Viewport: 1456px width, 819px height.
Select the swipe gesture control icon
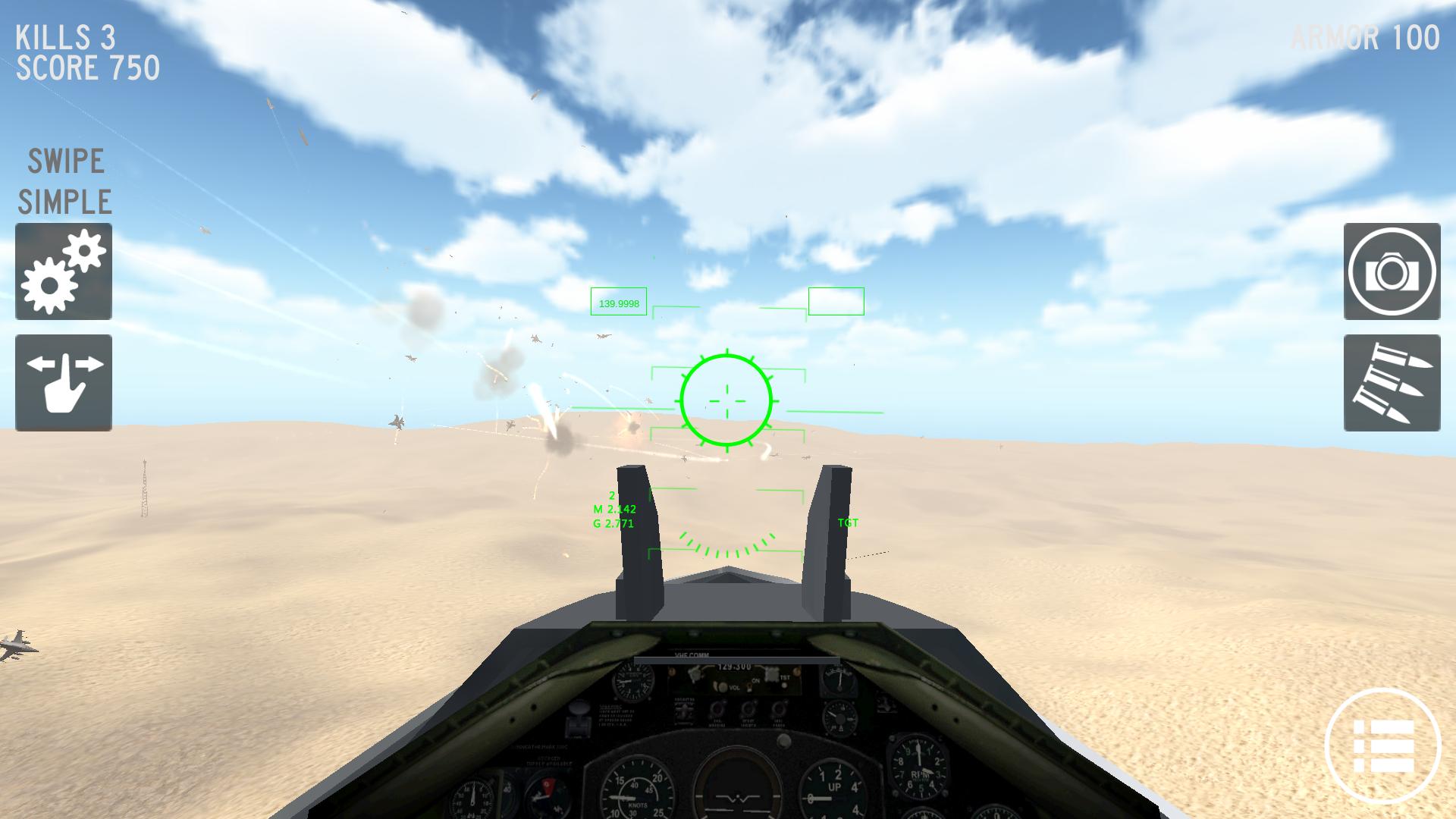[x=63, y=383]
